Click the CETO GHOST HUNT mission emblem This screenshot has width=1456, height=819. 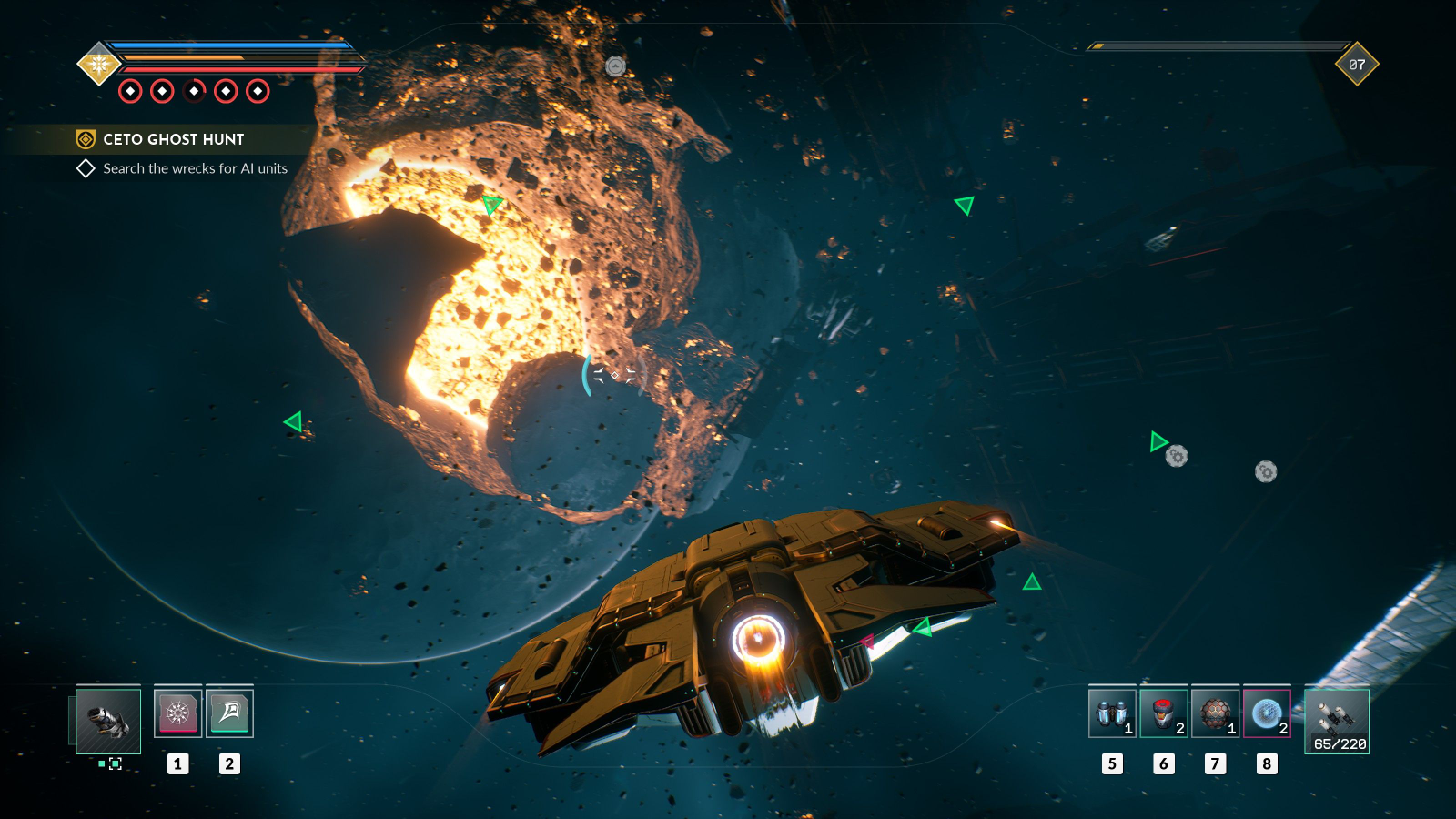(x=86, y=139)
